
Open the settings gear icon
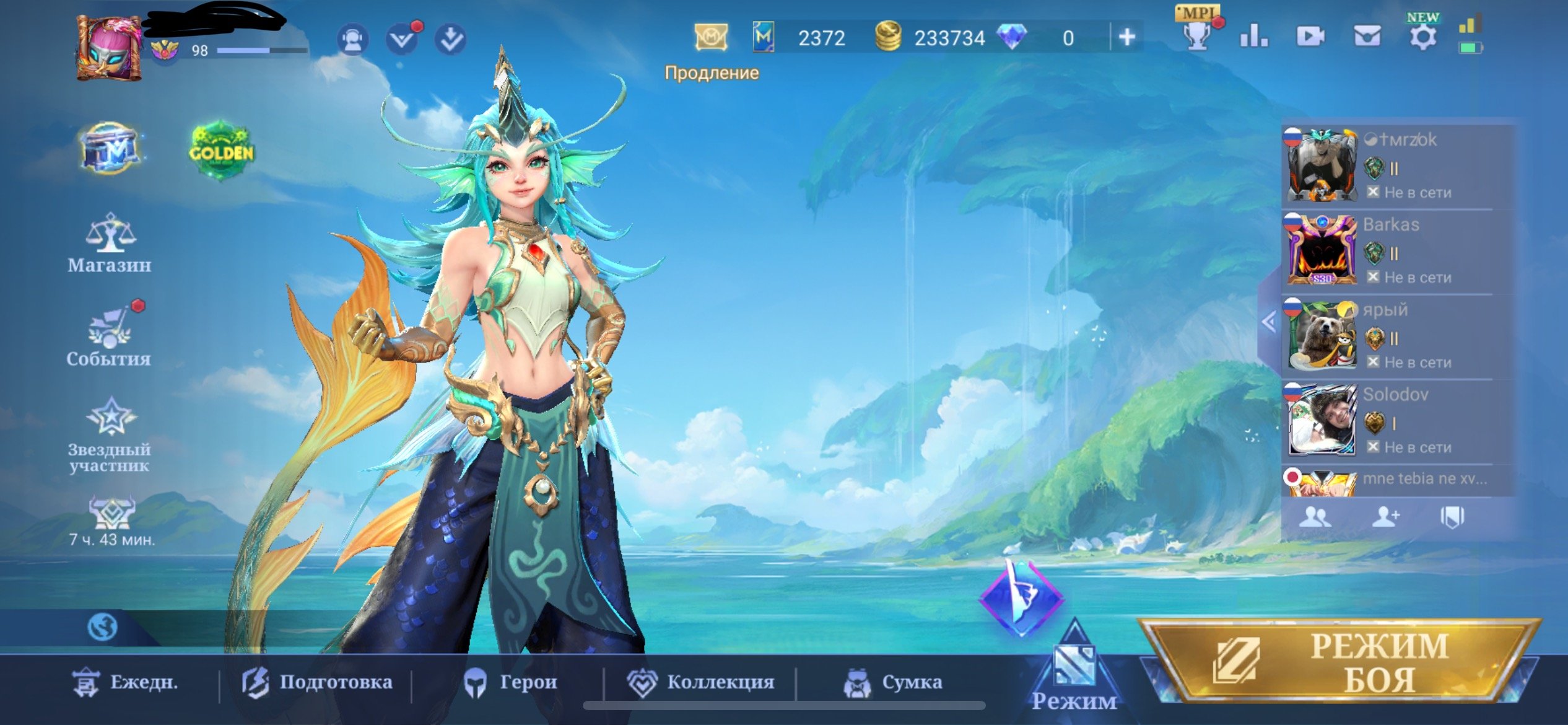click(x=1422, y=37)
